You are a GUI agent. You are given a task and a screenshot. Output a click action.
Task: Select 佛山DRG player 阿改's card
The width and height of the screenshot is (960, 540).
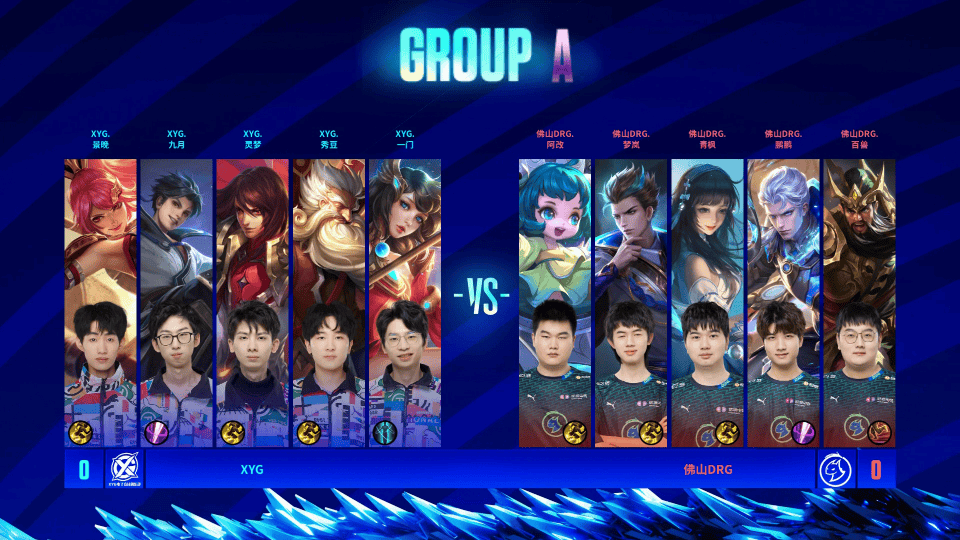(x=555, y=300)
